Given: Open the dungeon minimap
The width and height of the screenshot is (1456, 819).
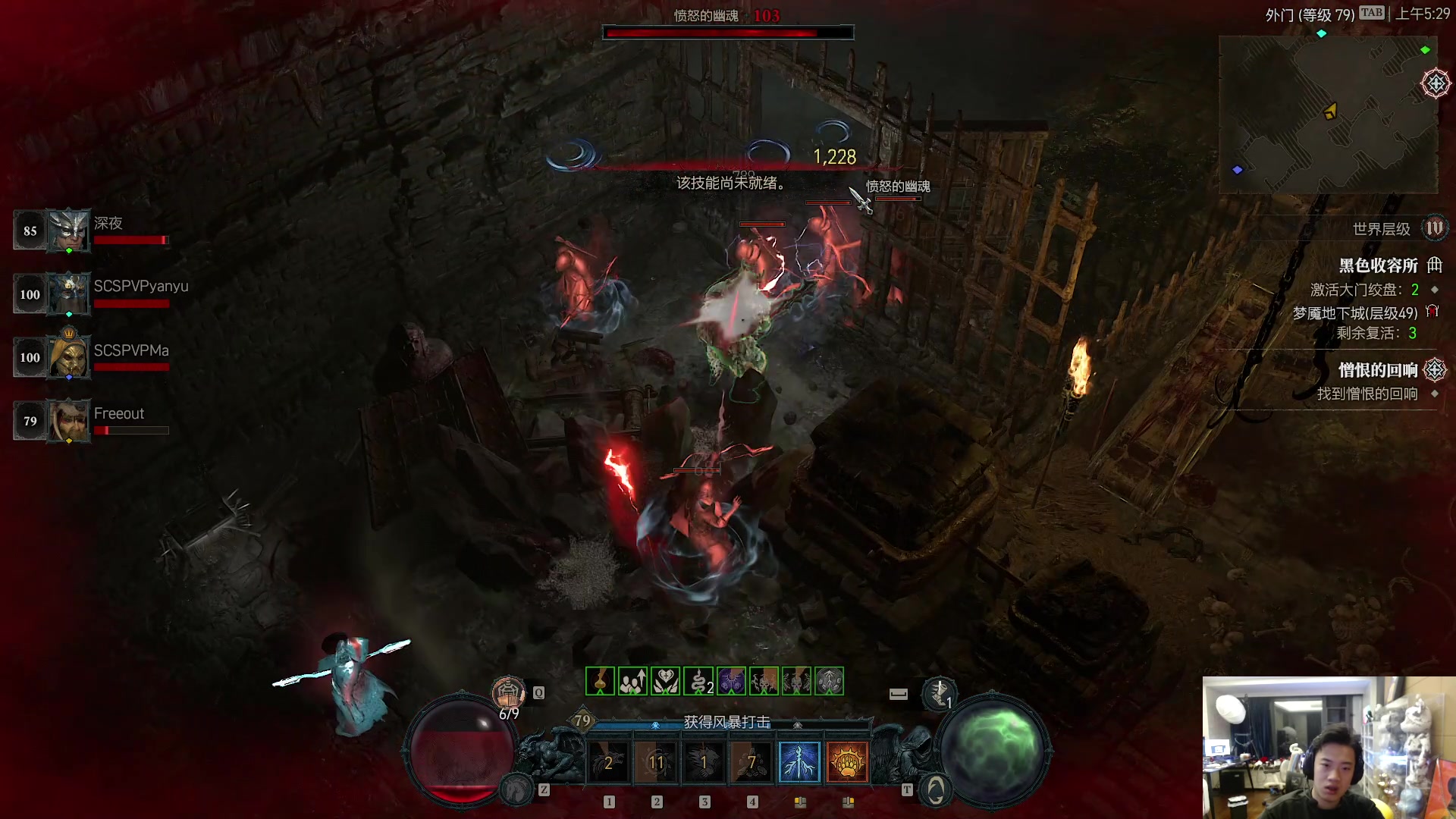Looking at the screenshot, I should [x=1327, y=114].
